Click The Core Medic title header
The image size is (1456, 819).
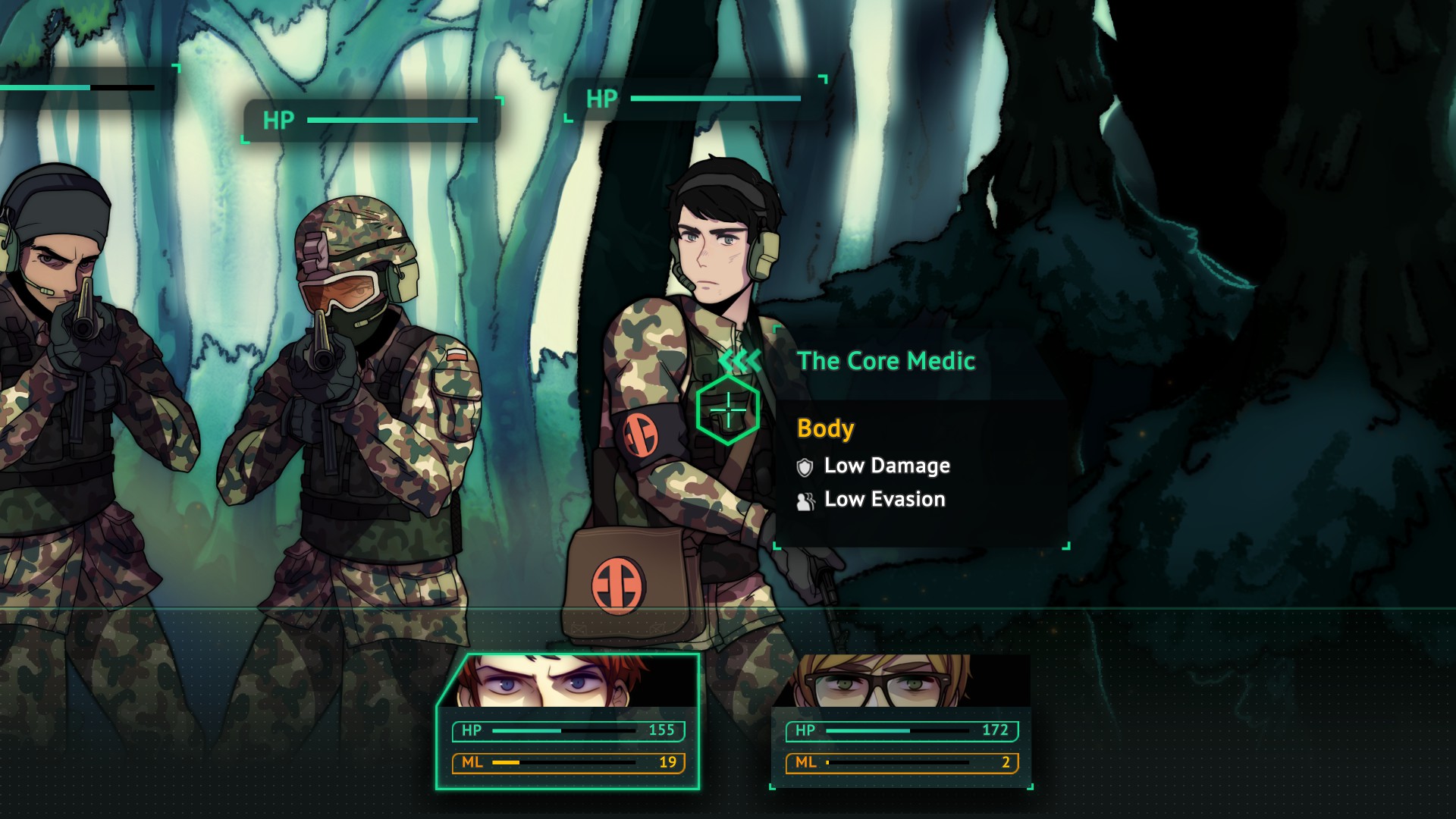coord(887,362)
